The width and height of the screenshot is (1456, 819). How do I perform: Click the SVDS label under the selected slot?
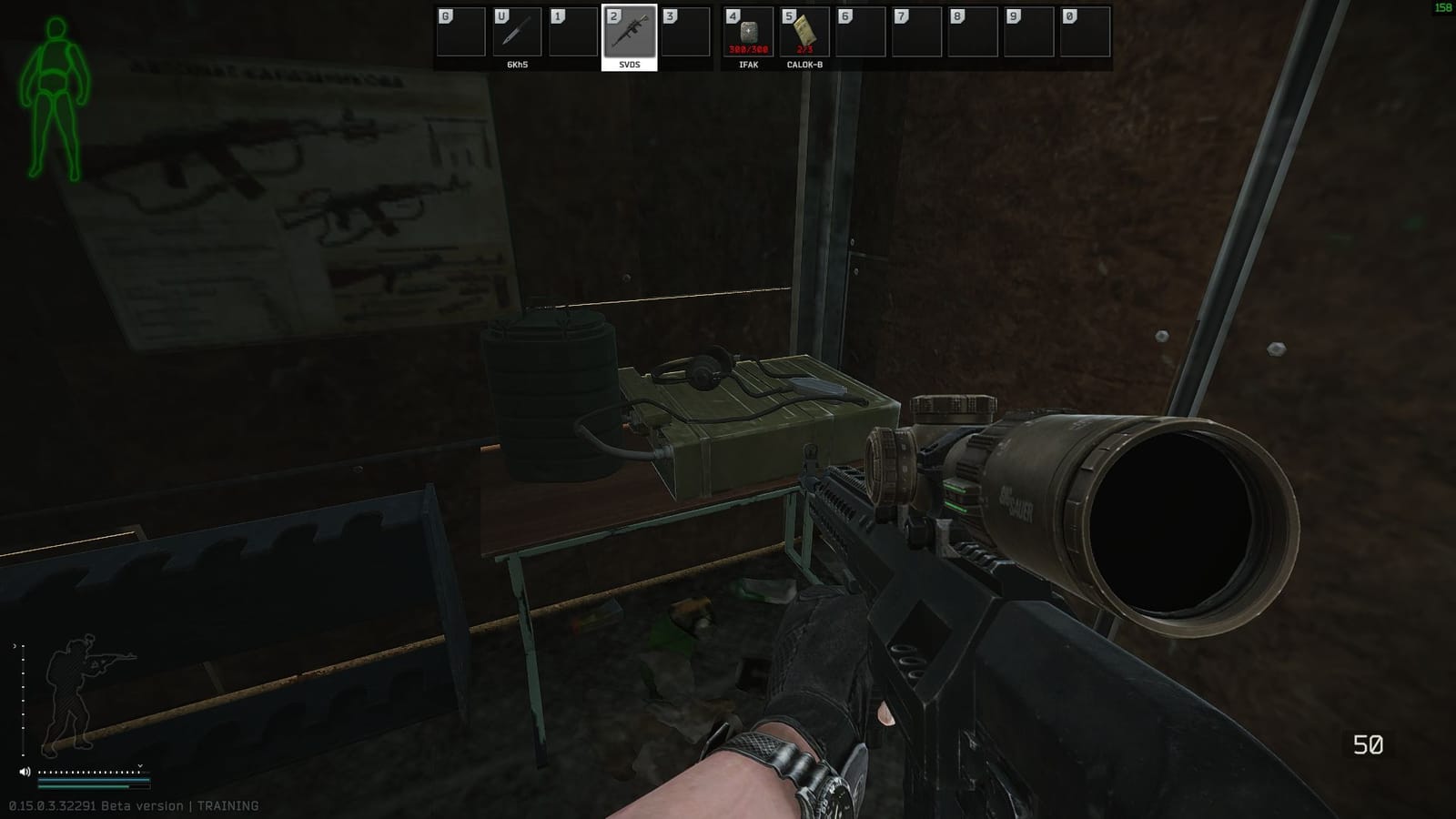(628, 66)
